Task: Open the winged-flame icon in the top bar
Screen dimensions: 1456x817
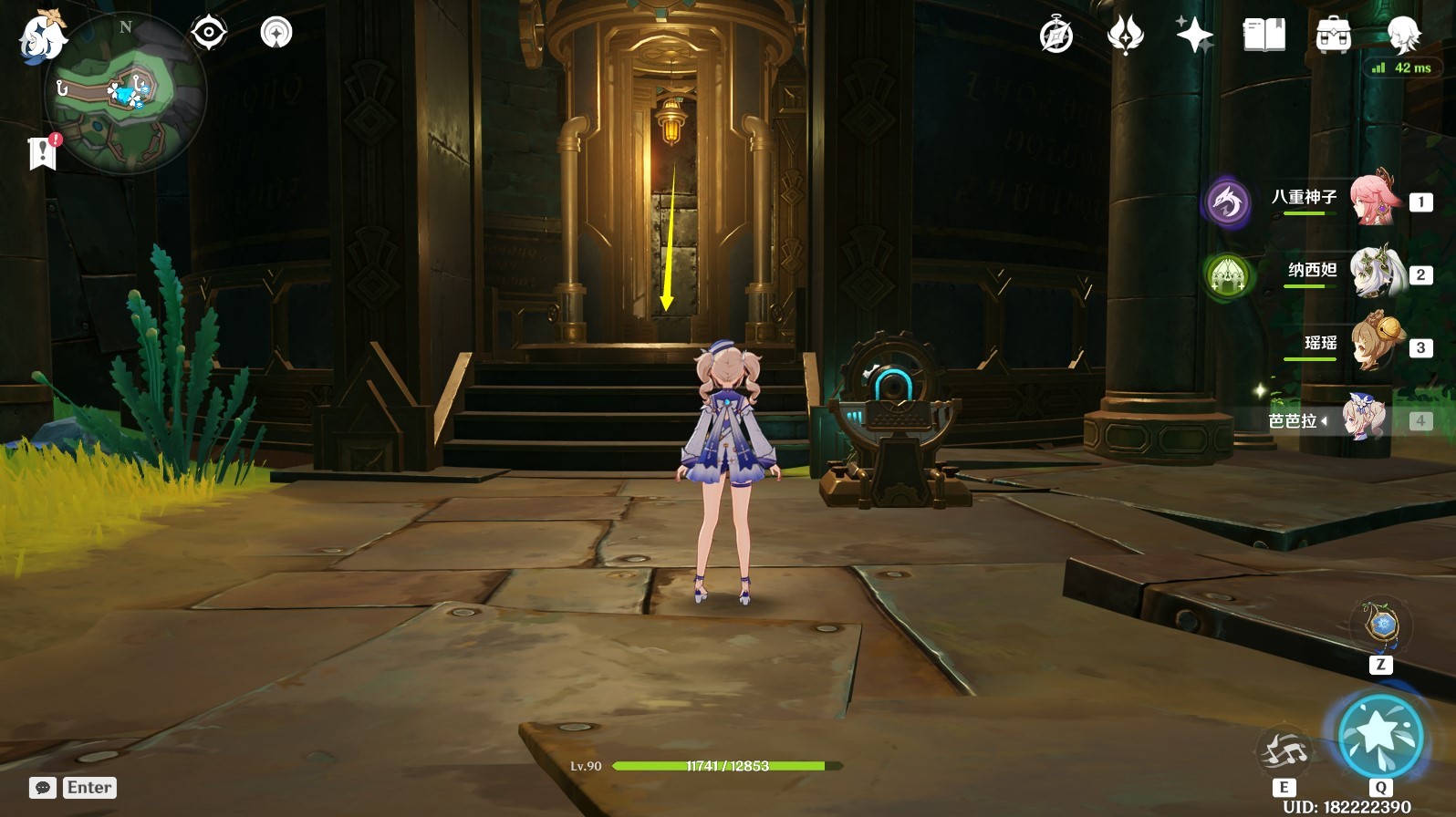Action: (x=1125, y=36)
